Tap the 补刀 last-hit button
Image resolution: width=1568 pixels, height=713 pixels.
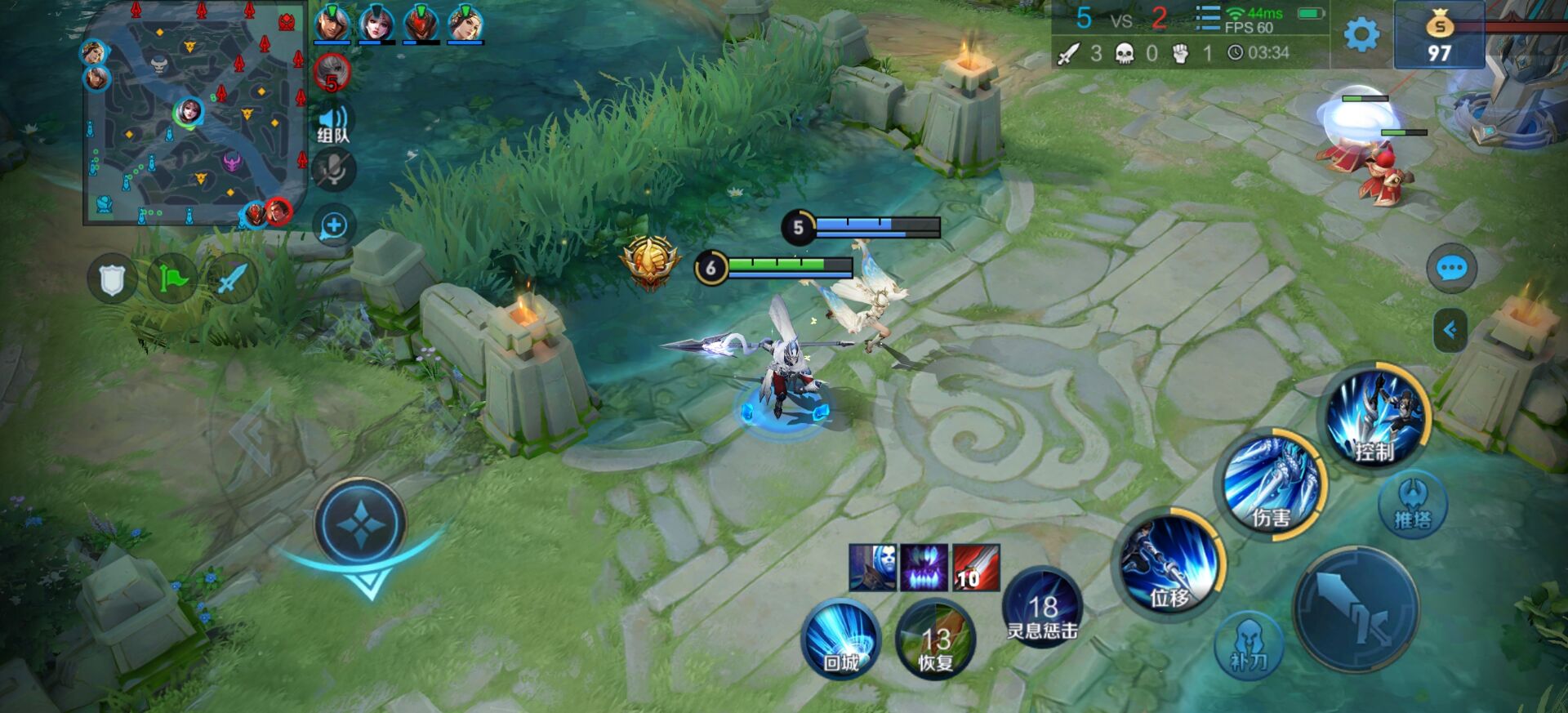(1248, 645)
